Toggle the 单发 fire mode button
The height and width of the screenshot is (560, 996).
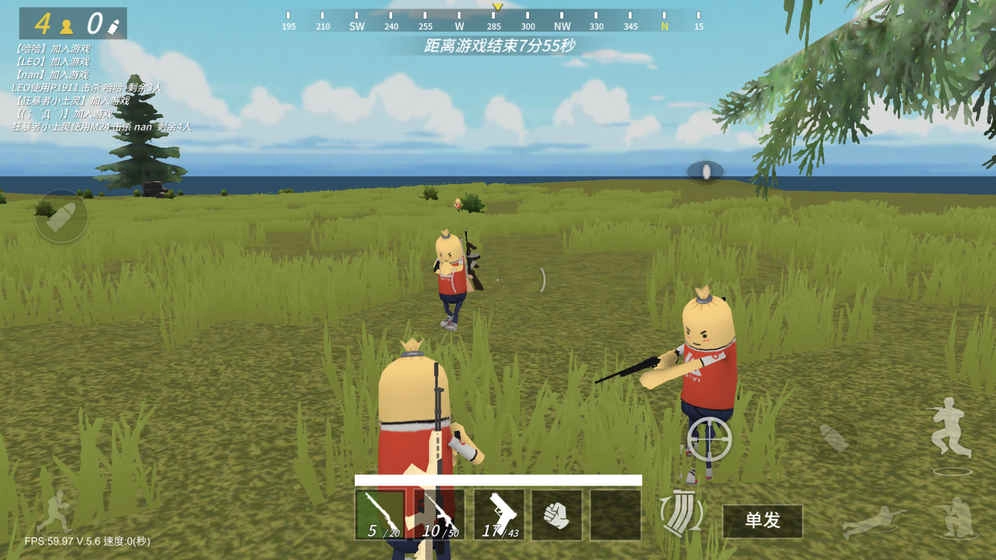click(x=762, y=521)
